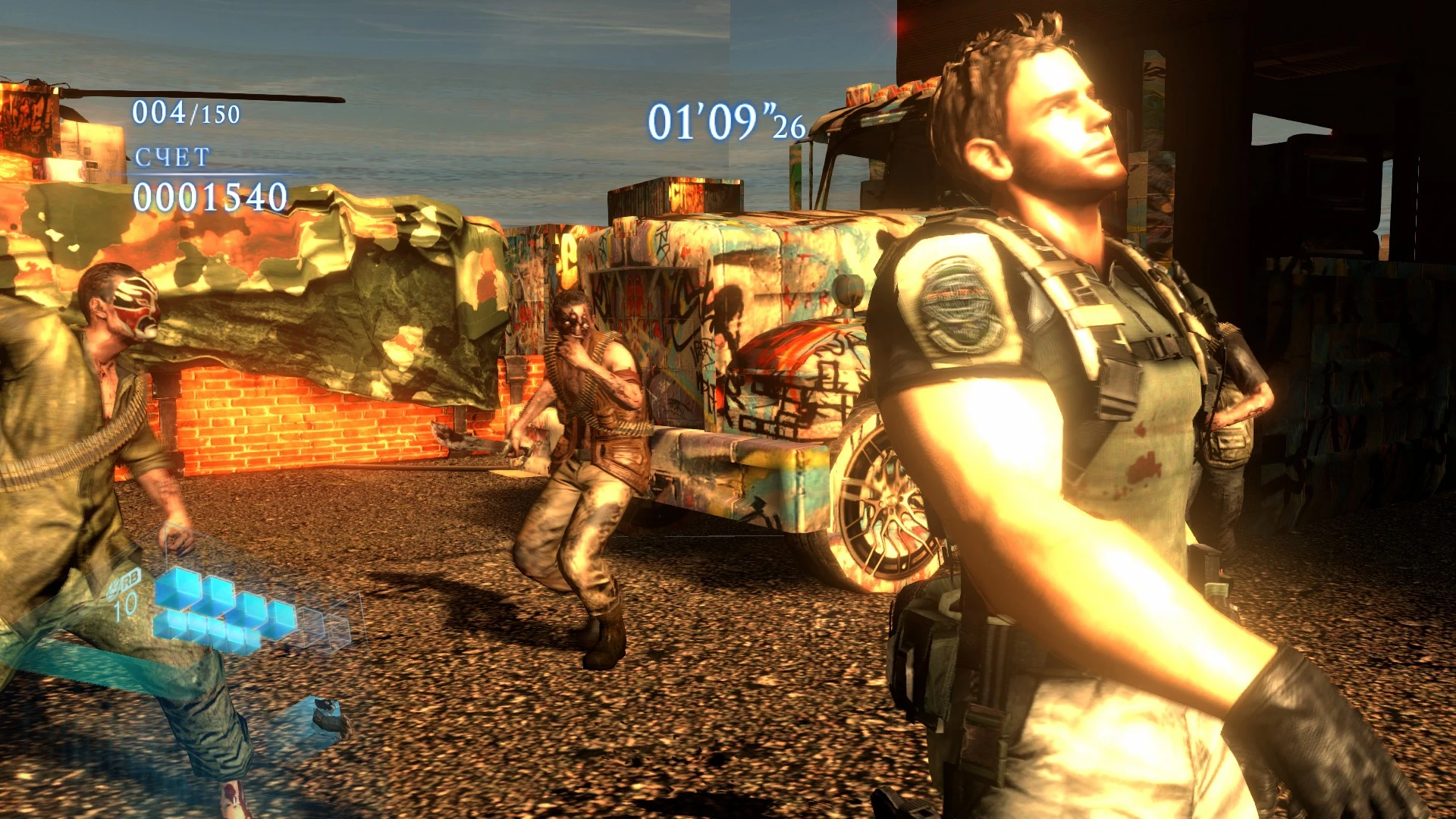The image size is (1456, 819).
Task: Click the timer reading 01'09"26
Action: pos(726,121)
